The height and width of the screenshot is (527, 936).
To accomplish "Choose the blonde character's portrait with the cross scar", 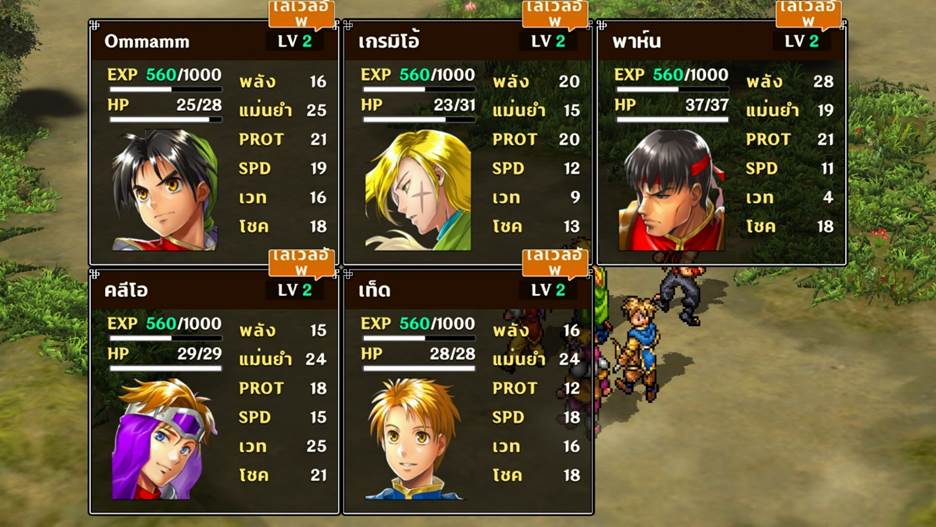I will pos(418,191).
